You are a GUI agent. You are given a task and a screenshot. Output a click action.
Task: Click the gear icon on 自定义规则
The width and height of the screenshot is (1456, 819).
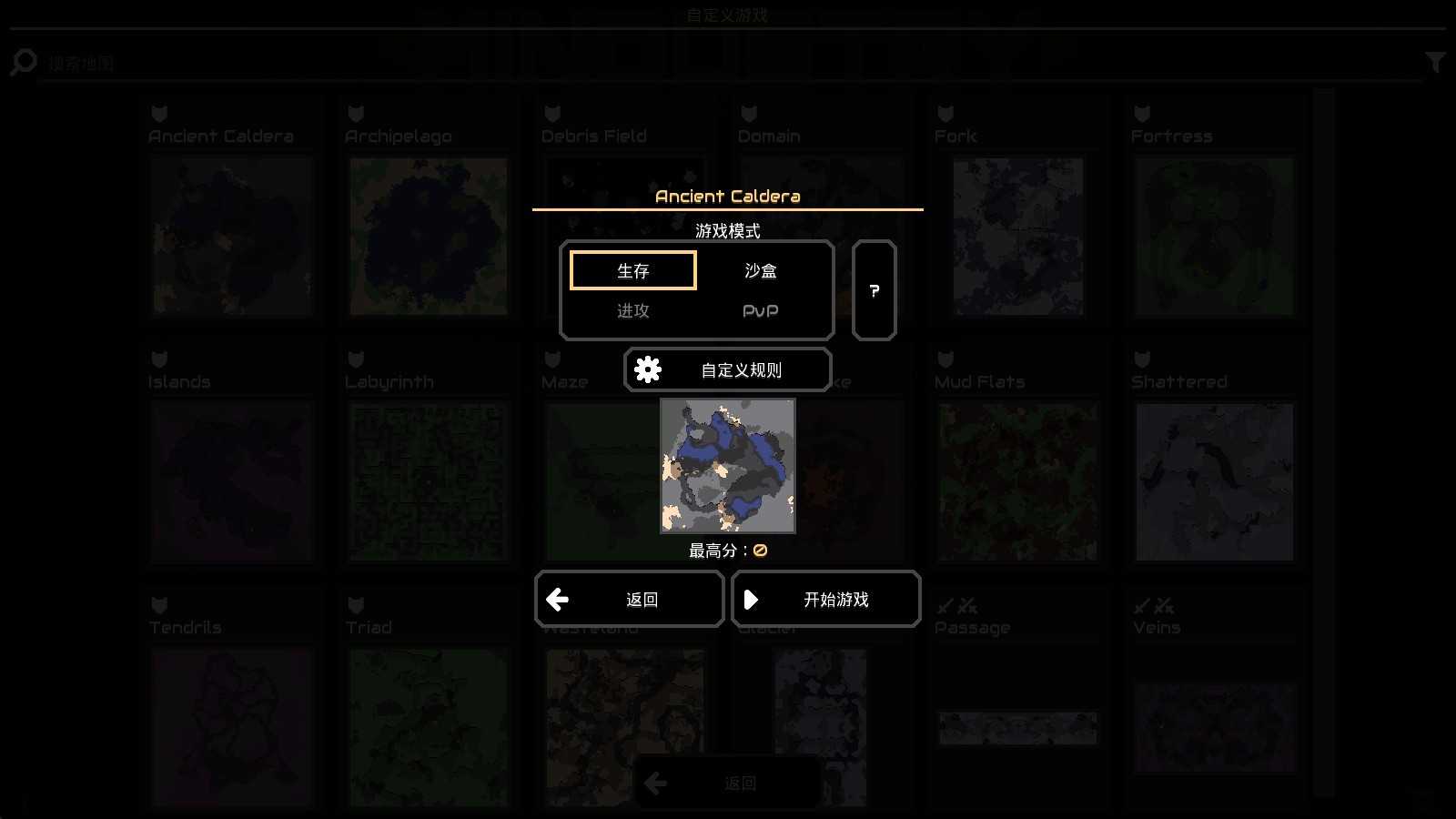[648, 369]
